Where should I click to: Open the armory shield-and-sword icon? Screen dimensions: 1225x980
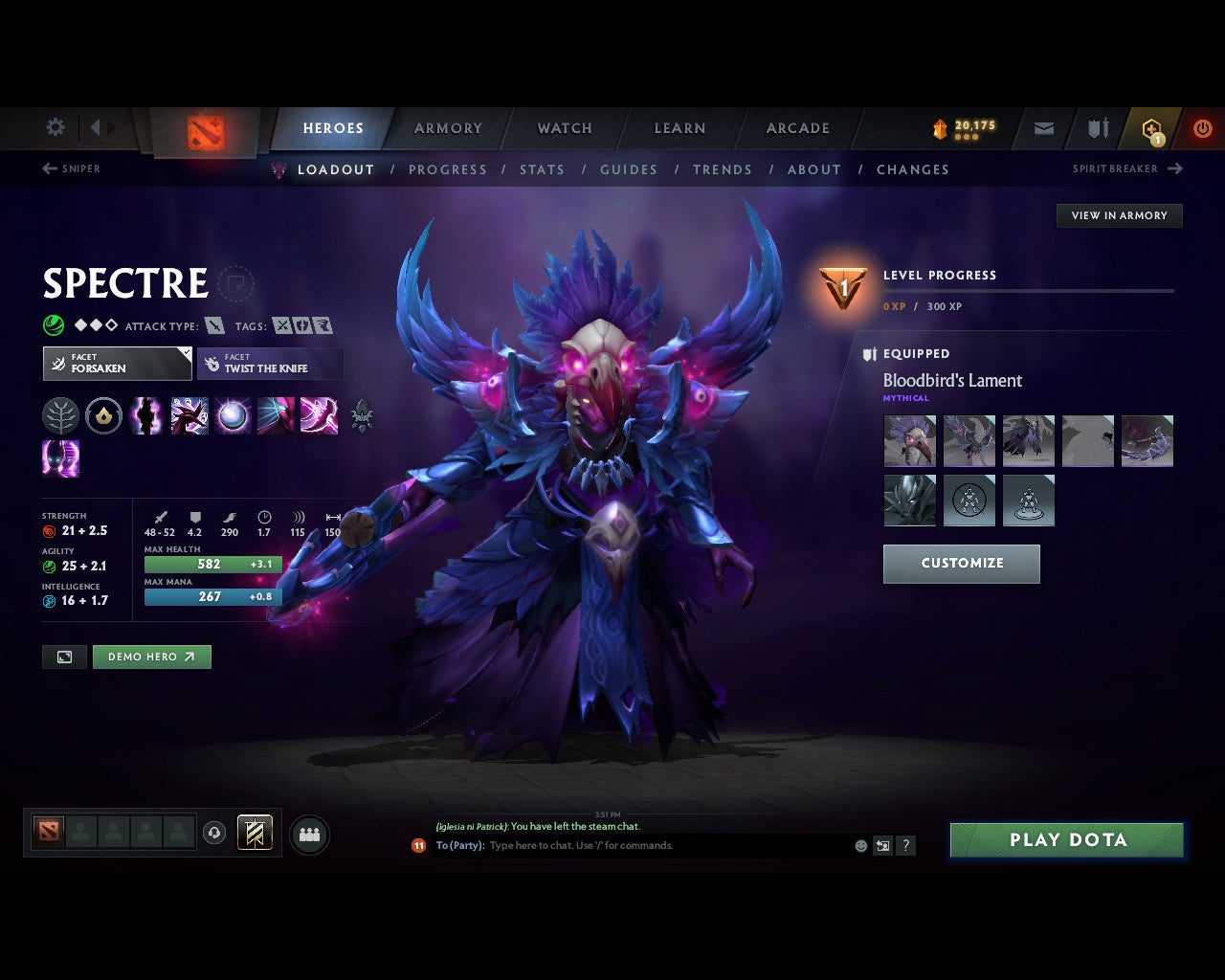(1096, 127)
